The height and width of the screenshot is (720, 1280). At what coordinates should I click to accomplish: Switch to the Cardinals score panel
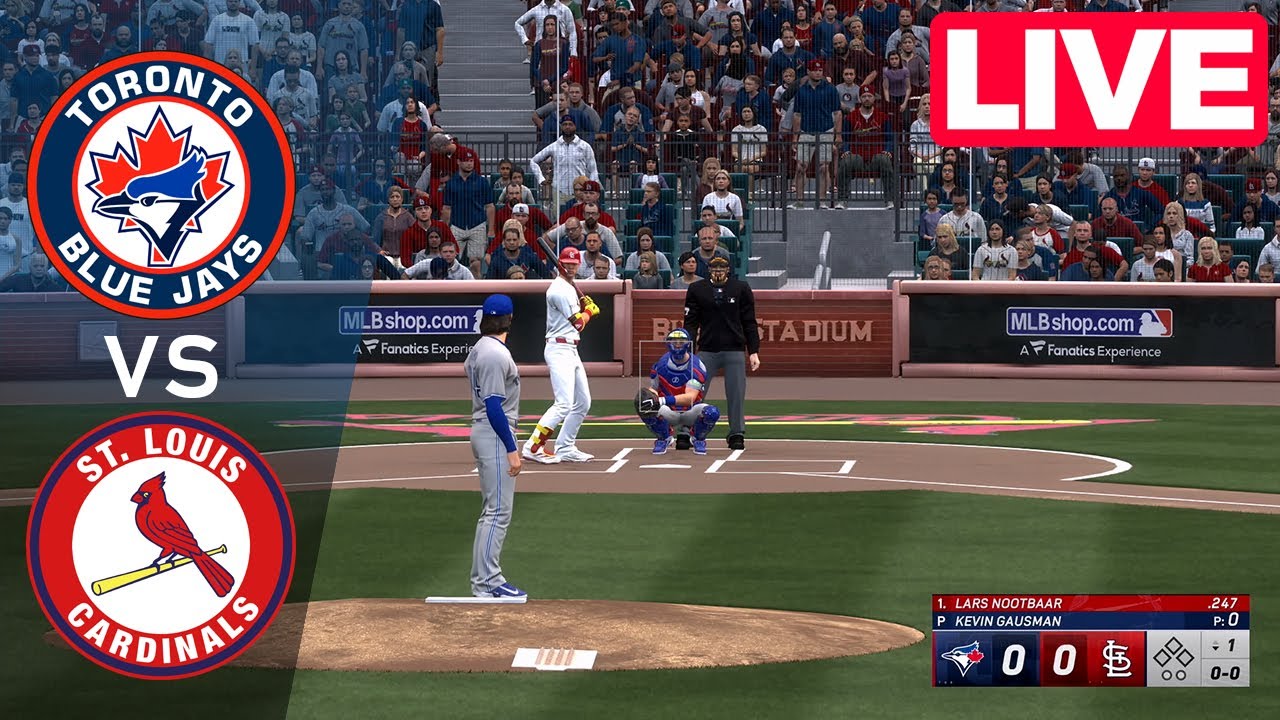[1062, 657]
